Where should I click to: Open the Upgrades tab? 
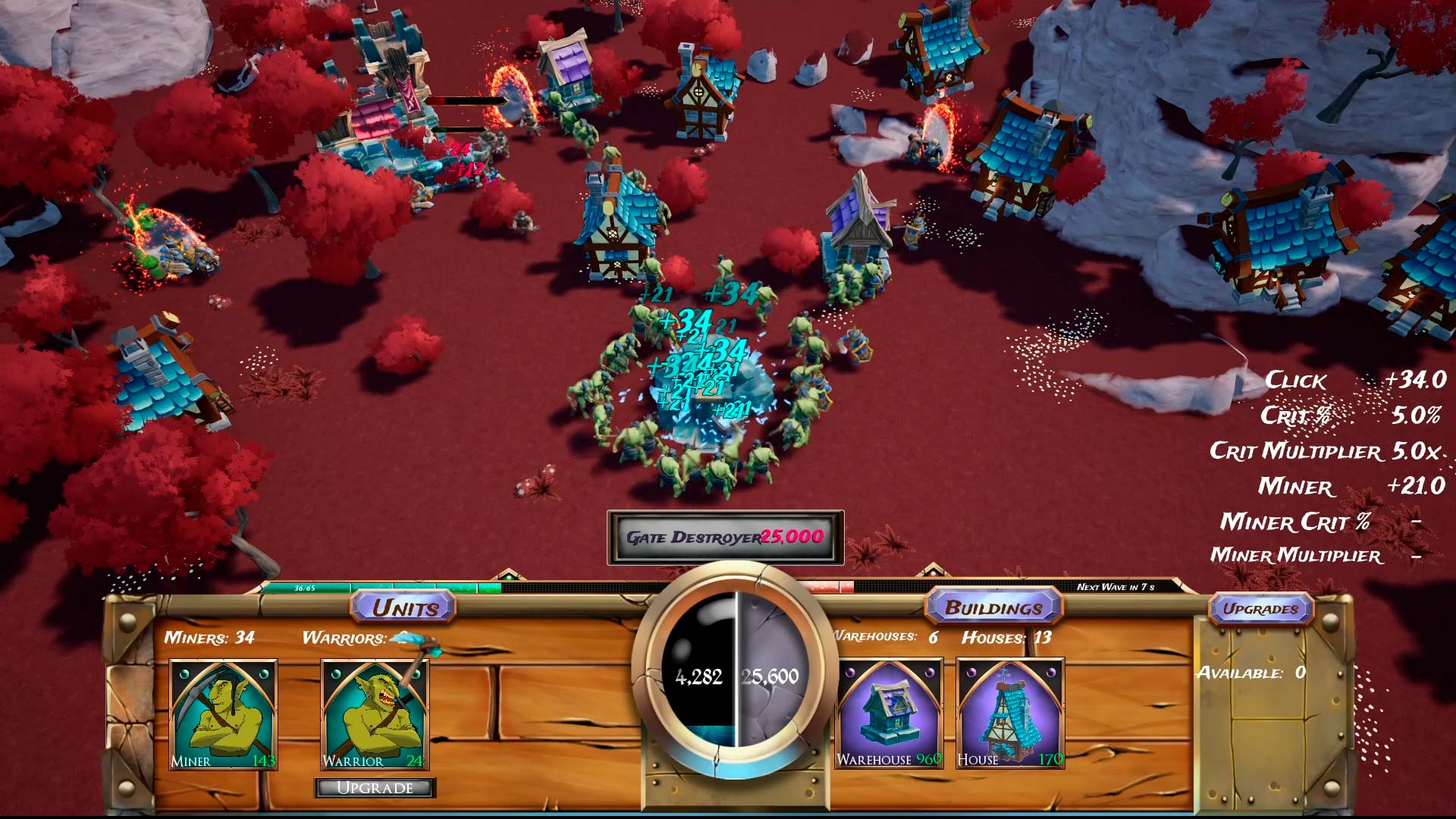1260,609
